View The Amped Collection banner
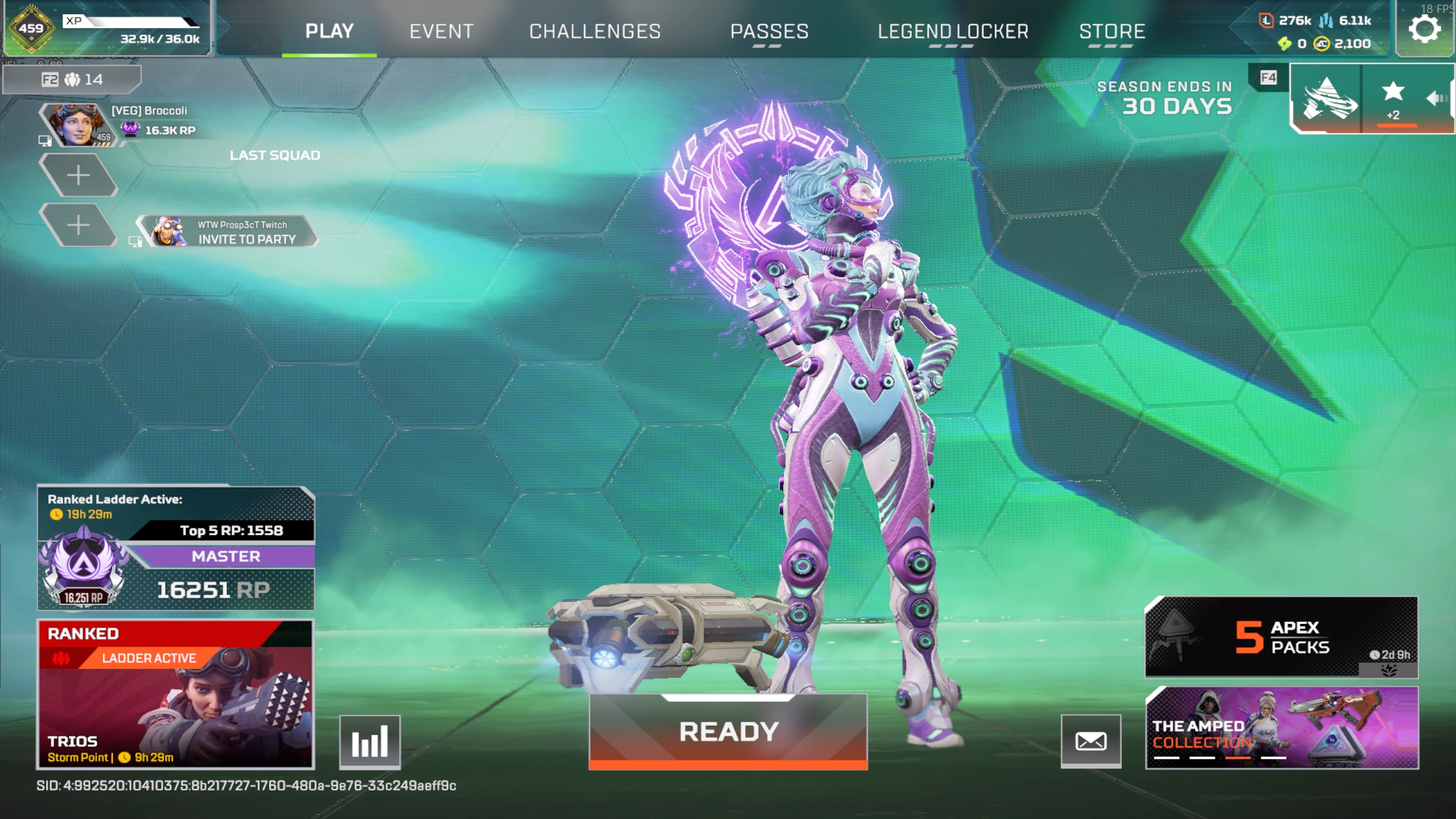The height and width of the screenshot is (819, 1456). pos(1281,728)
